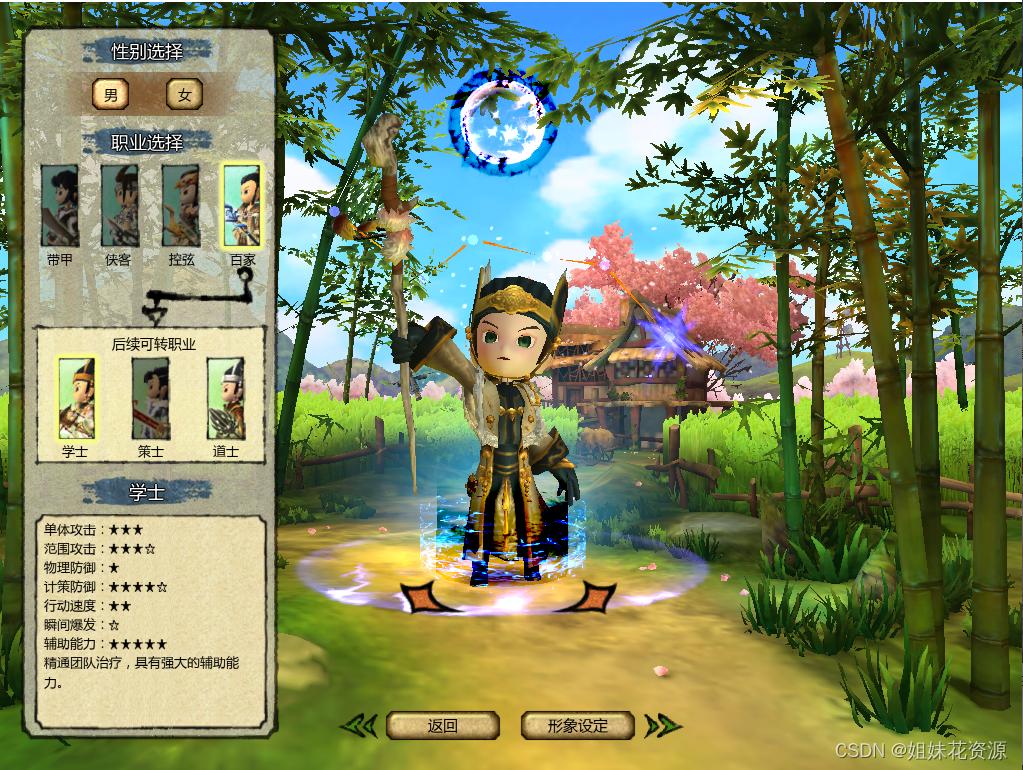Rotate character with the left arrow below it
This screenshot has height=770, width=1023.
(420, 597)
